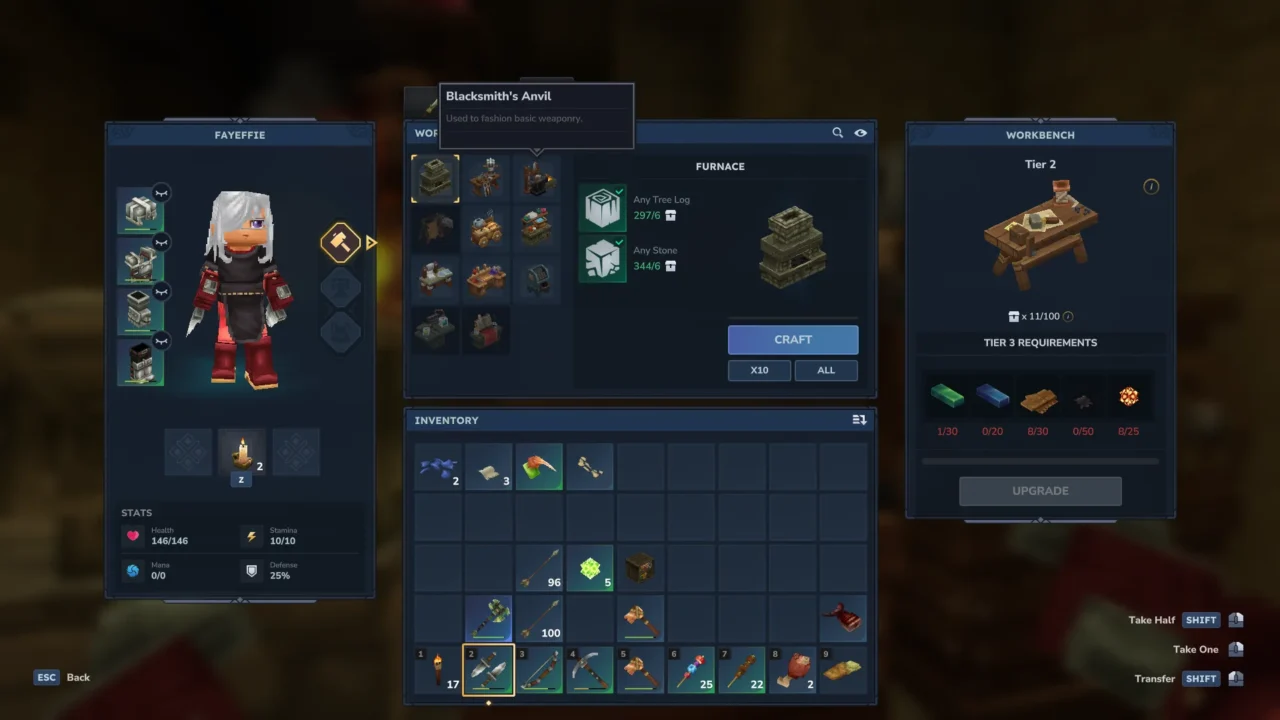Toggle the eye visibility filter
Viewport: 1280px width, 720px height.
click(860, 133)
